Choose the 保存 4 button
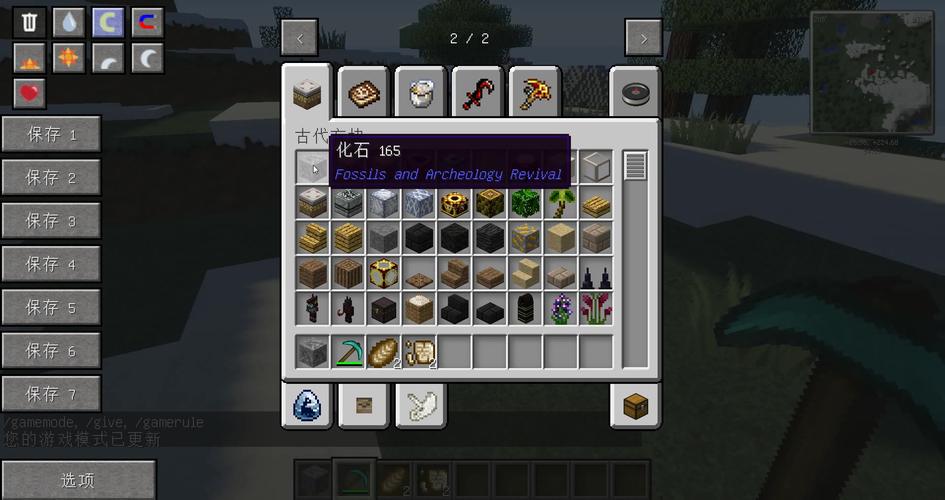Screen dimensions: 945x500 point(51,264)
